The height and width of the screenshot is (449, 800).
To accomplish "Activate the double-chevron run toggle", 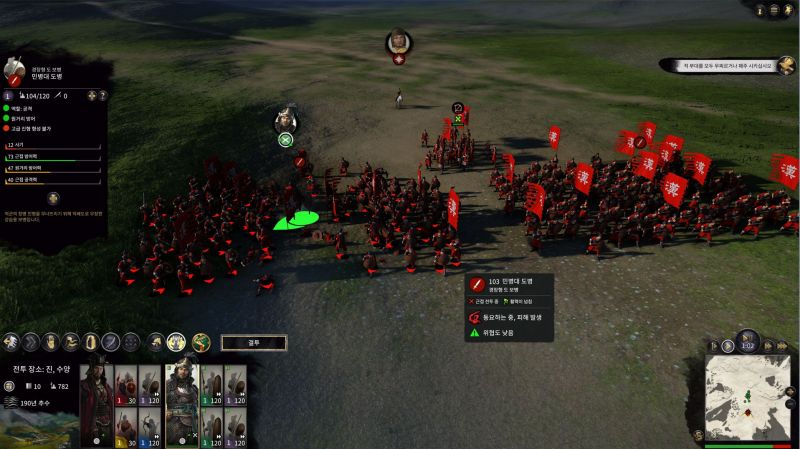I will click(30, 342).
